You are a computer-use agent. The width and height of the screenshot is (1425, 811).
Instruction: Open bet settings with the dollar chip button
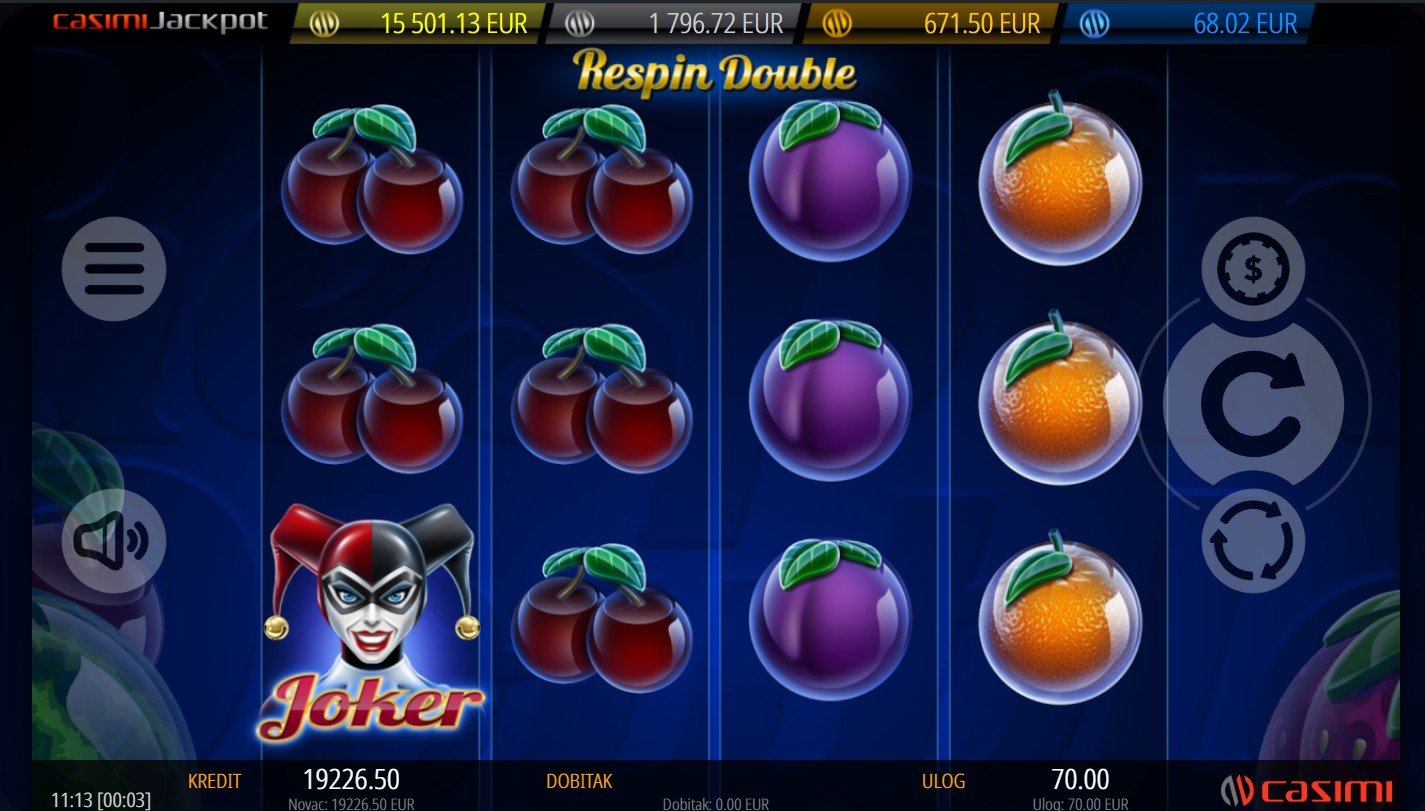point(1253,268)
